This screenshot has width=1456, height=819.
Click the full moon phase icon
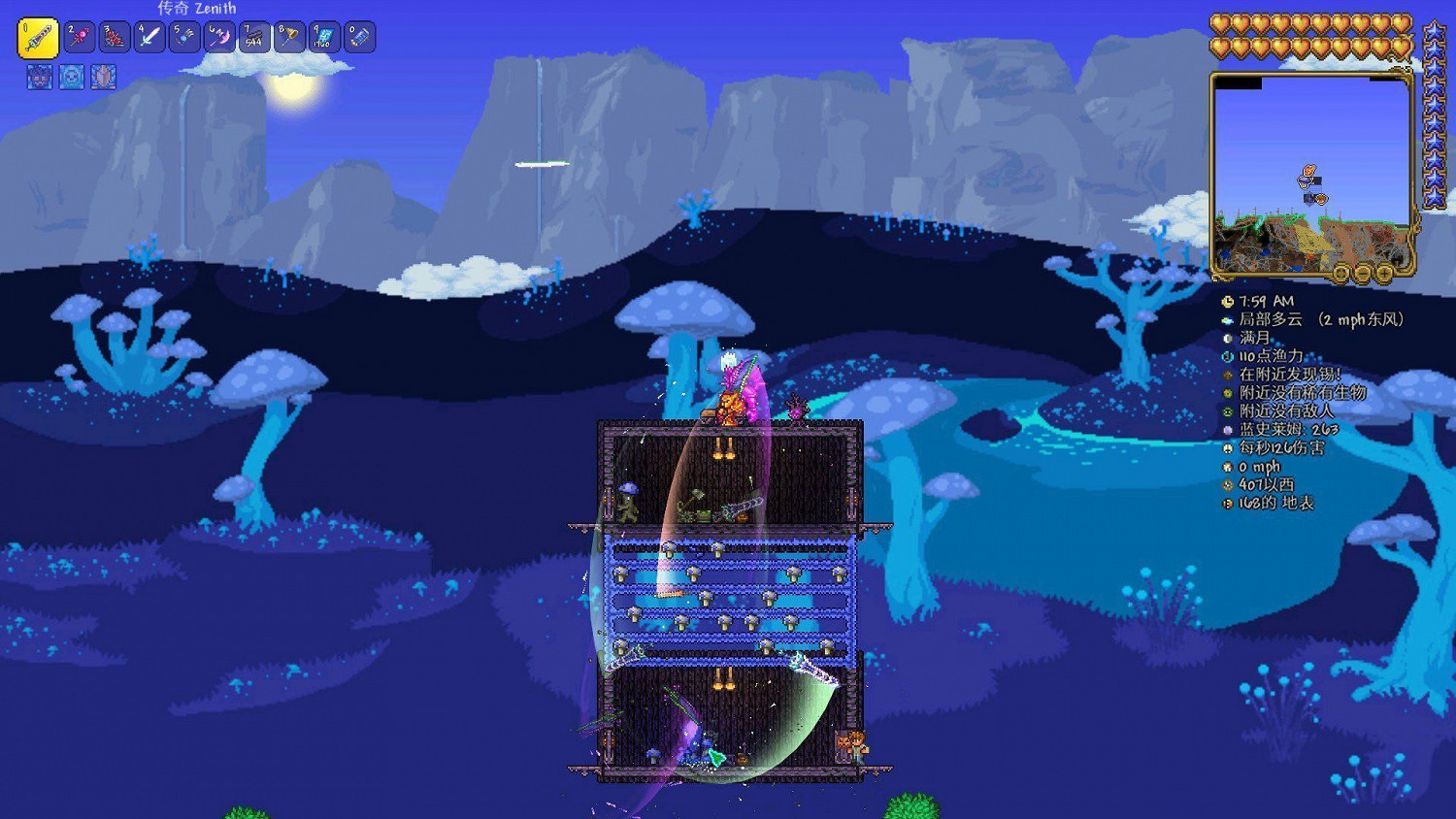click(x=1227, y=338)
